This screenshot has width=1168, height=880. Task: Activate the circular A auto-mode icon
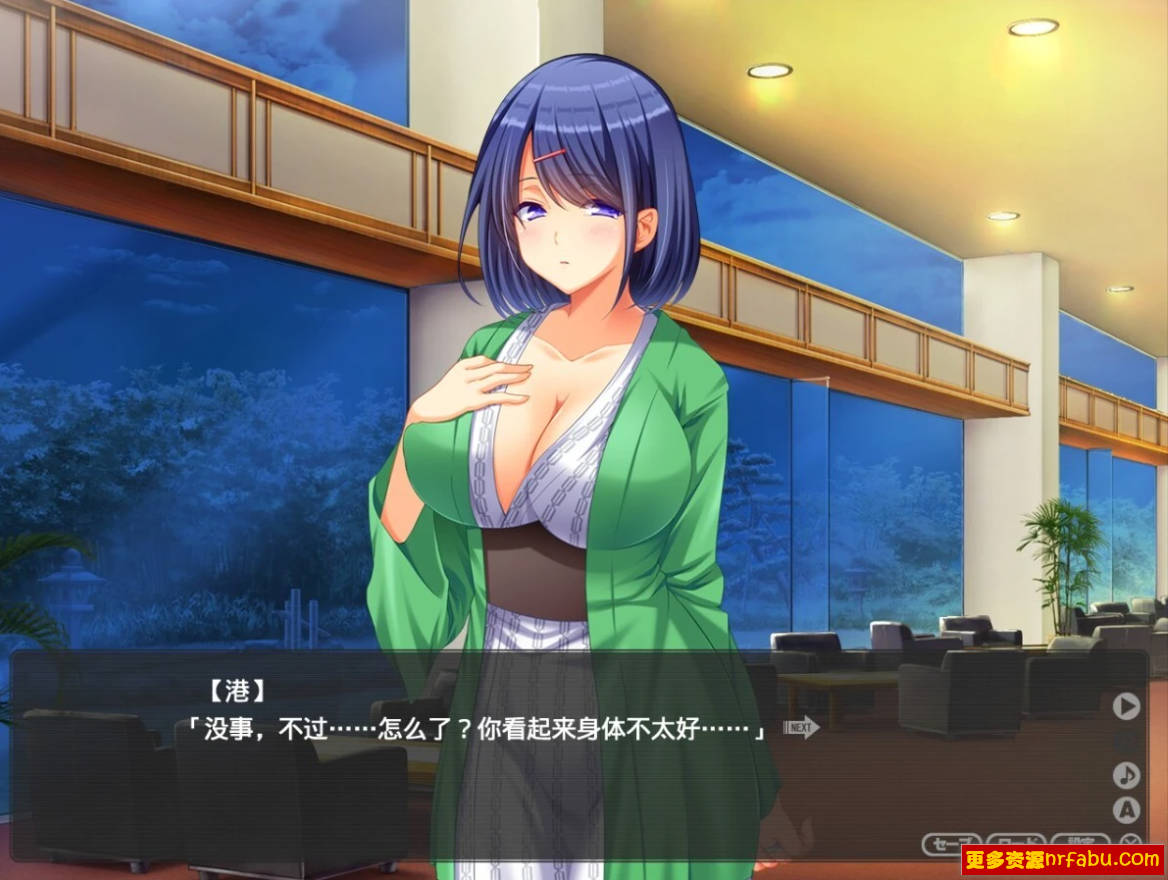click(x=1127, y=810)
